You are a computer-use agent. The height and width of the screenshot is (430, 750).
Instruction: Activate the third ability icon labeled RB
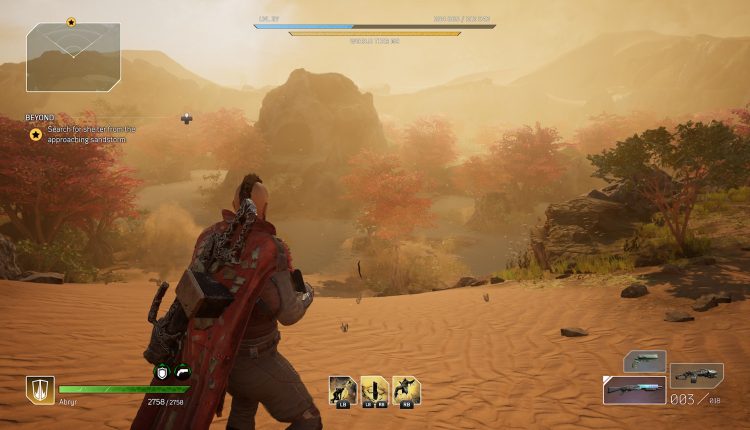pyautogui.click(x=407, y=389)
